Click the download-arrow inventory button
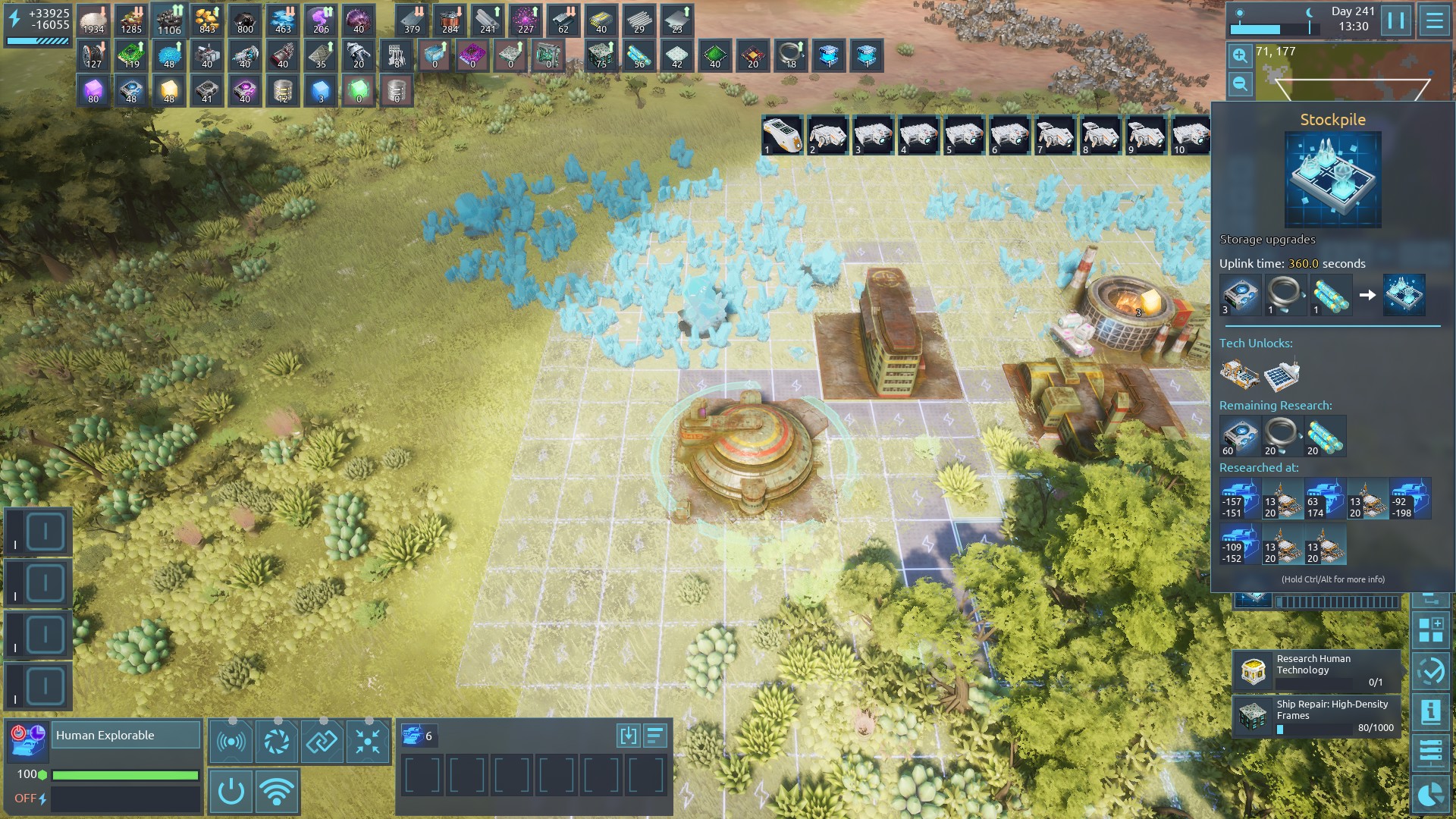Image resolution: width=1456 pixels, height=819 pixels. (x=628, y=736)
